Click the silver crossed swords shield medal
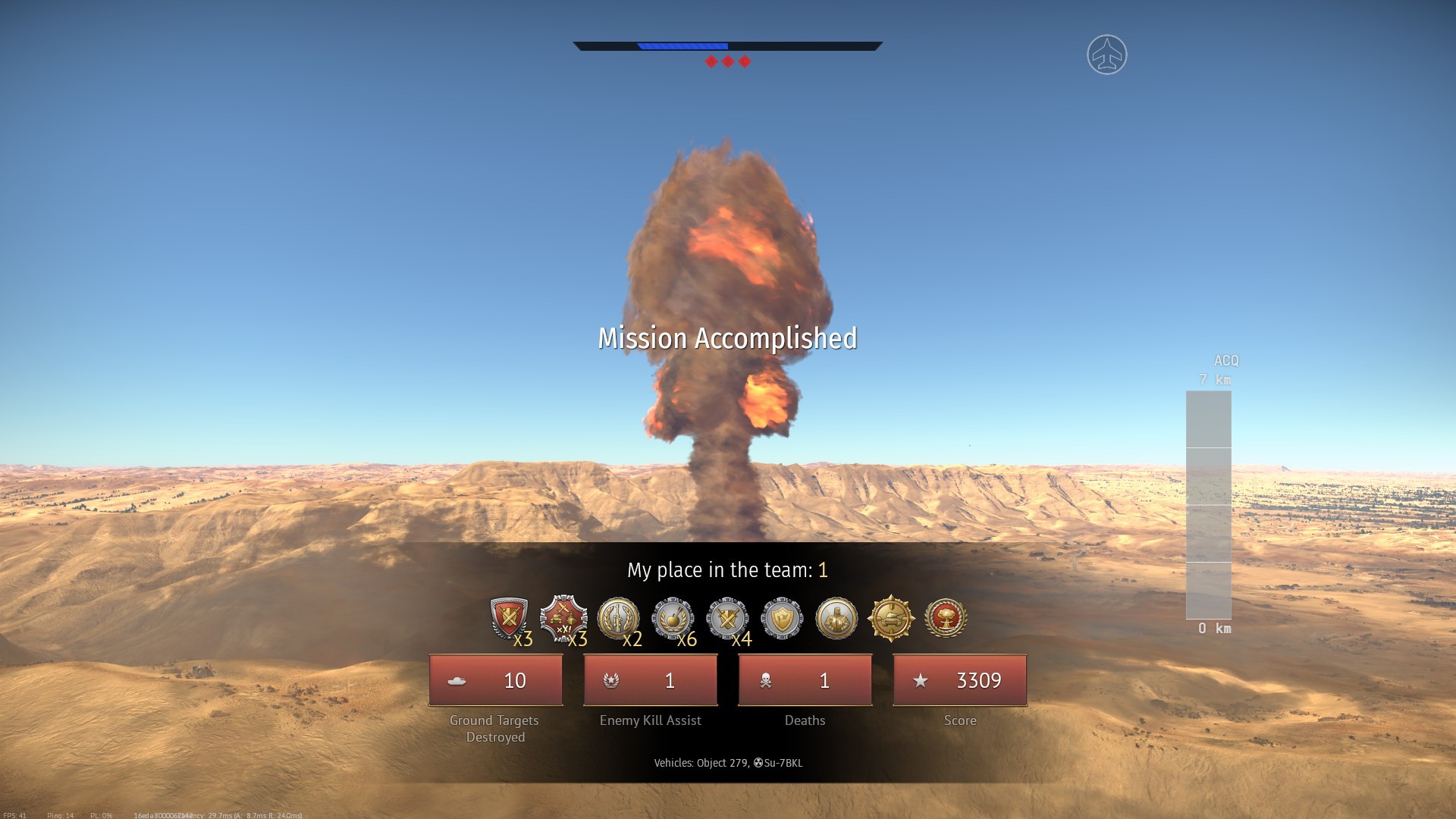1456x819 pixels. click(727, 618)
